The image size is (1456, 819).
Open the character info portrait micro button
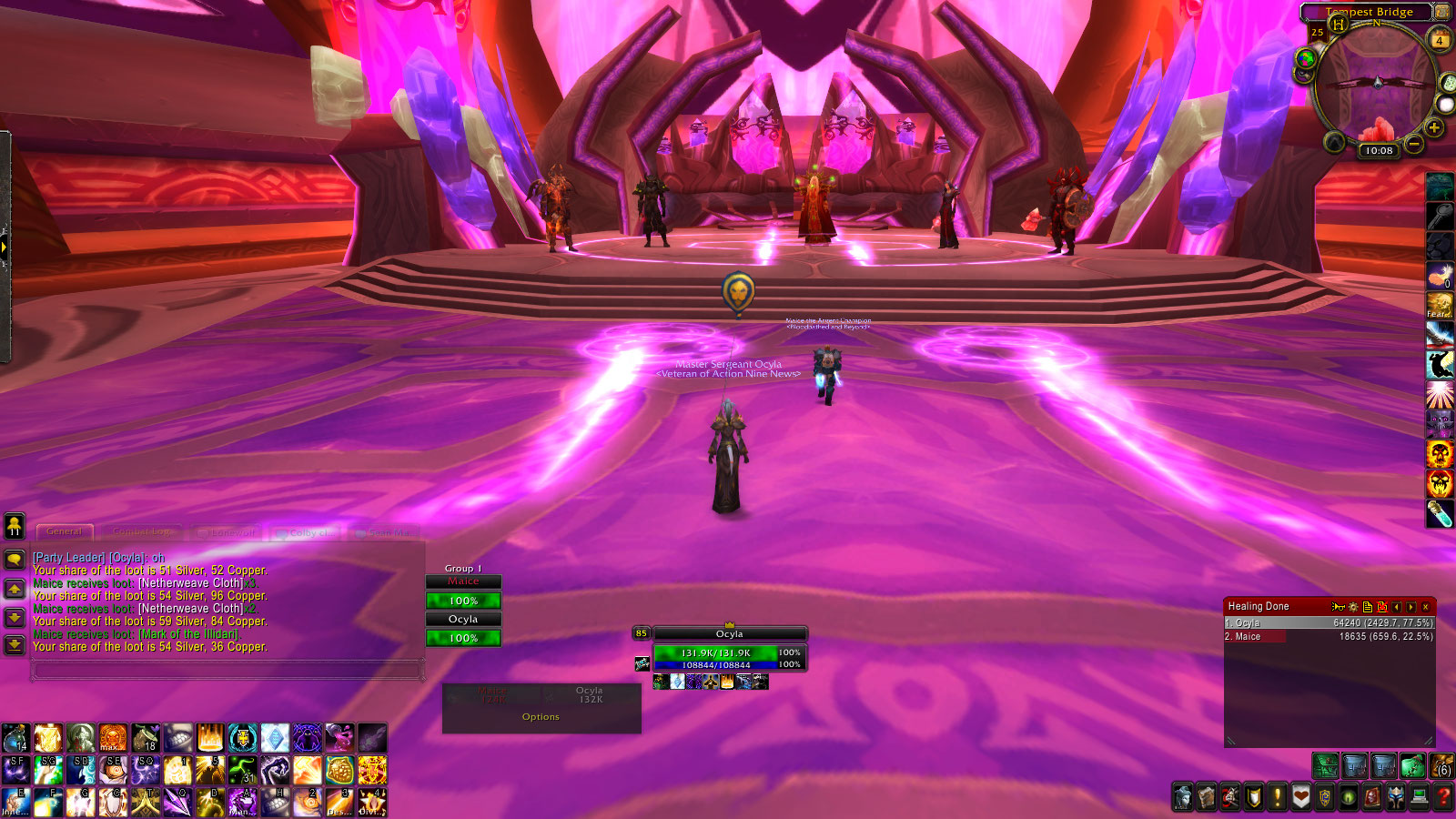coord(1183,798)
